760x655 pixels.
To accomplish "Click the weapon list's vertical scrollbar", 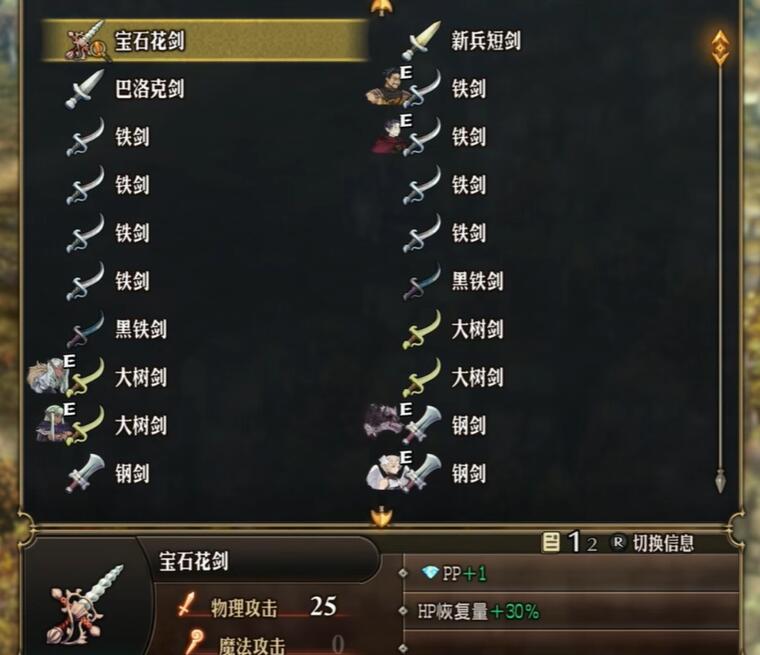I will [x=720, y=260].
